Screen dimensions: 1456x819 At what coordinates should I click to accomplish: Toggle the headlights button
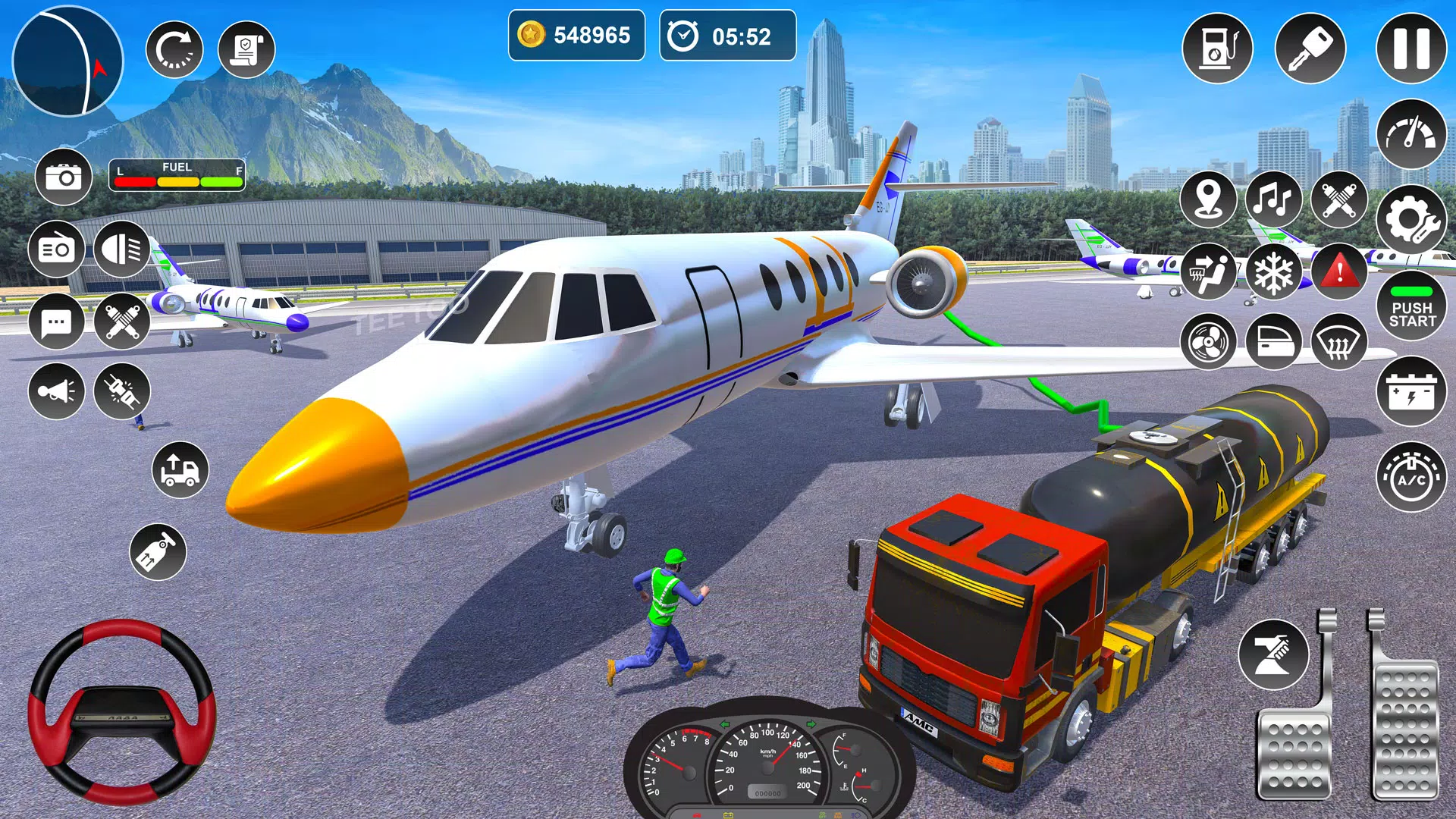122,249
